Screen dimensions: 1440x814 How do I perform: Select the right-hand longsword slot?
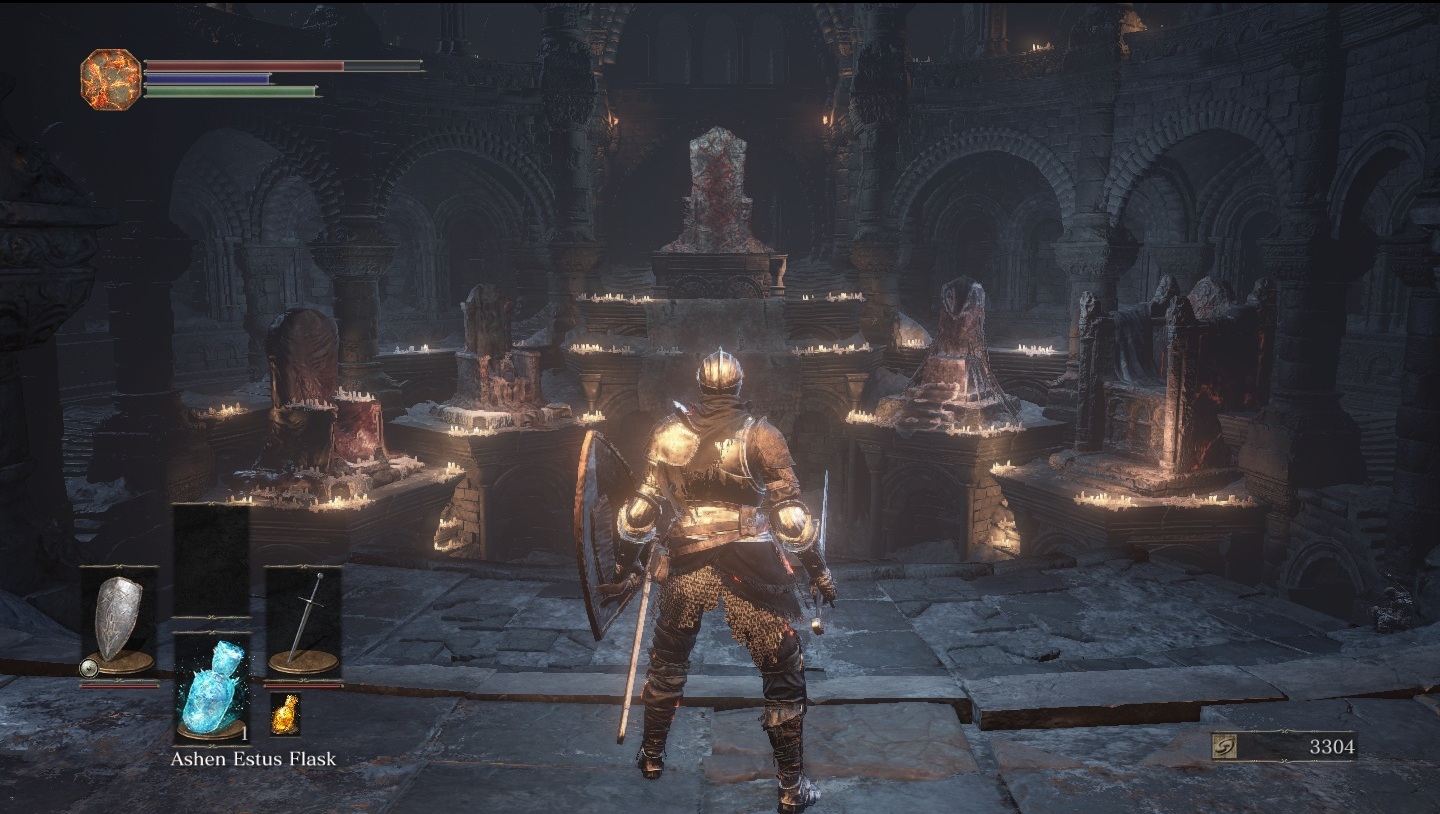(x=303, y=621)
